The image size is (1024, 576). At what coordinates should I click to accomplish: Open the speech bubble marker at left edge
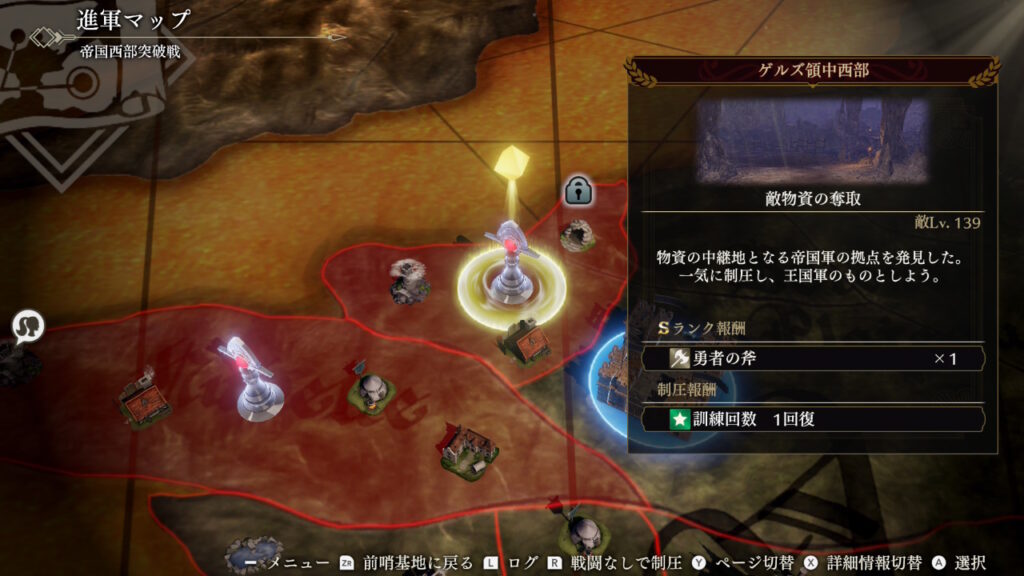coord(28,326)
